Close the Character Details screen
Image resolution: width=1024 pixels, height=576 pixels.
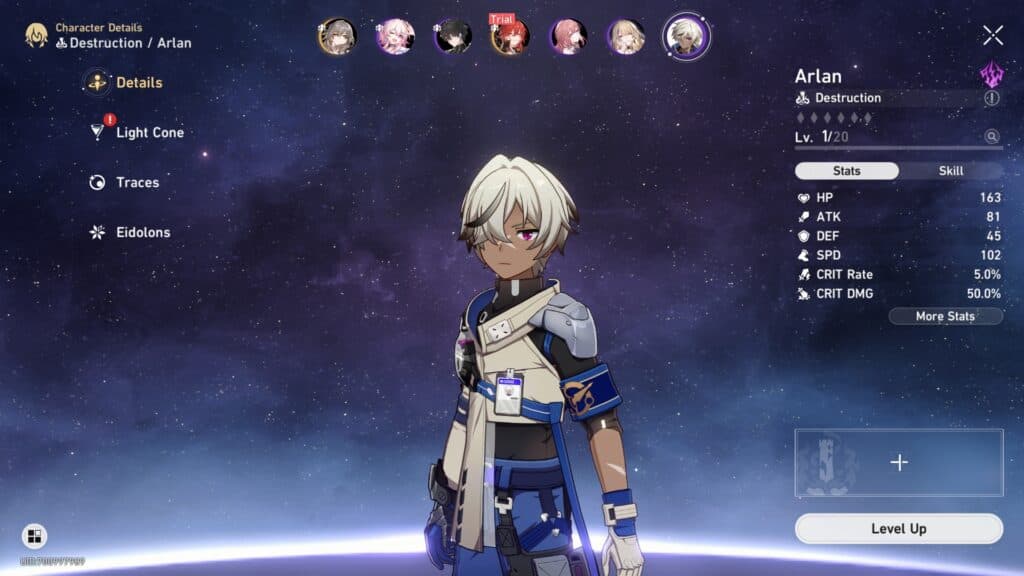(992, 36)
